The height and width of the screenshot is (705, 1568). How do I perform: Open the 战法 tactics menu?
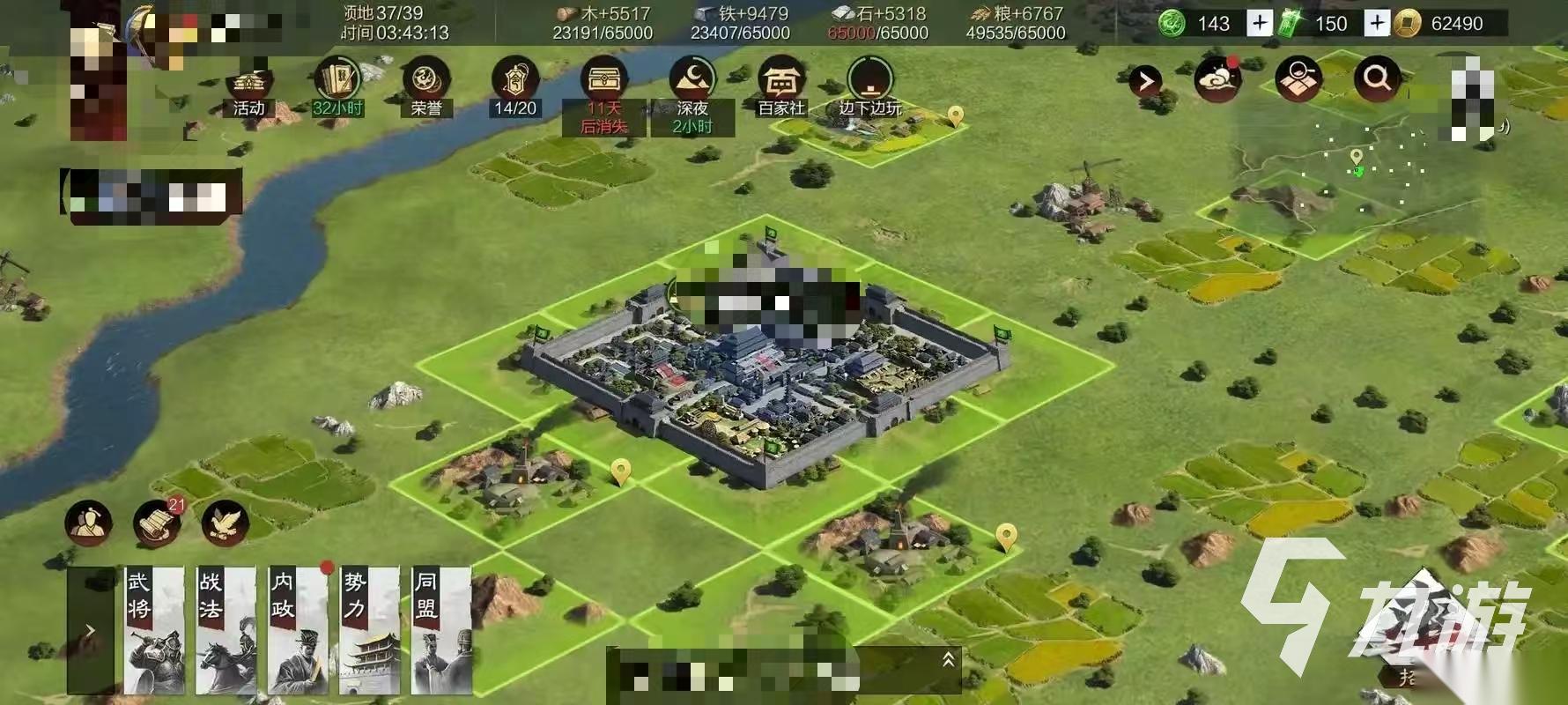tap(226, 630)
